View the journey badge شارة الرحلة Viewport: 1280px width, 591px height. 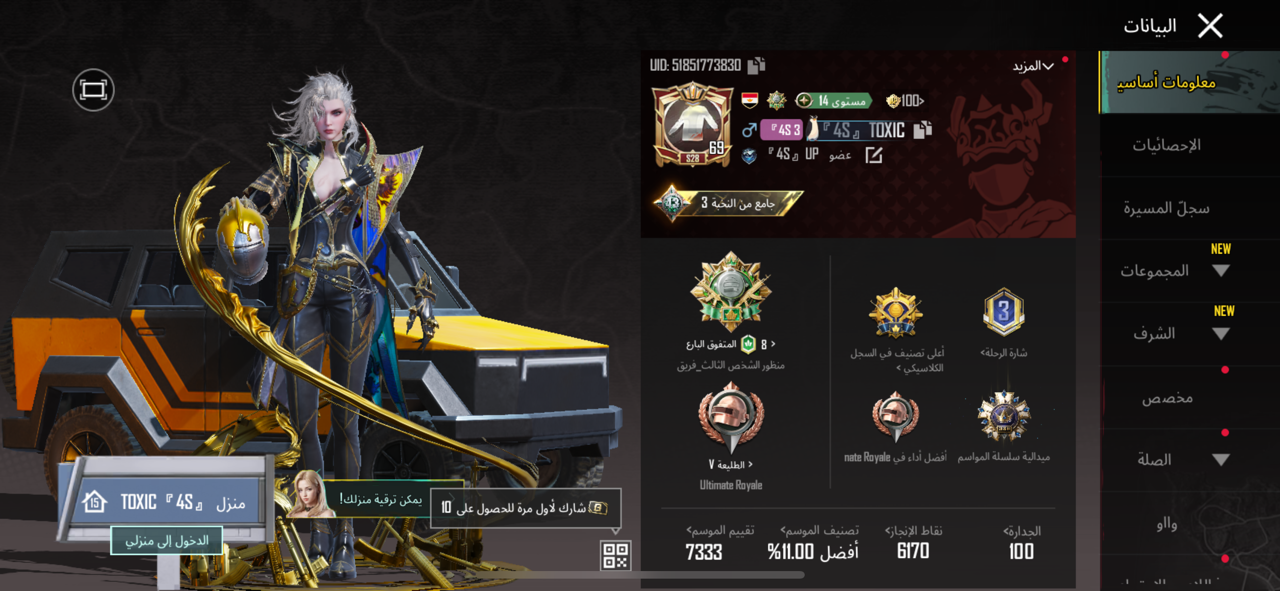pos(1003,312)
